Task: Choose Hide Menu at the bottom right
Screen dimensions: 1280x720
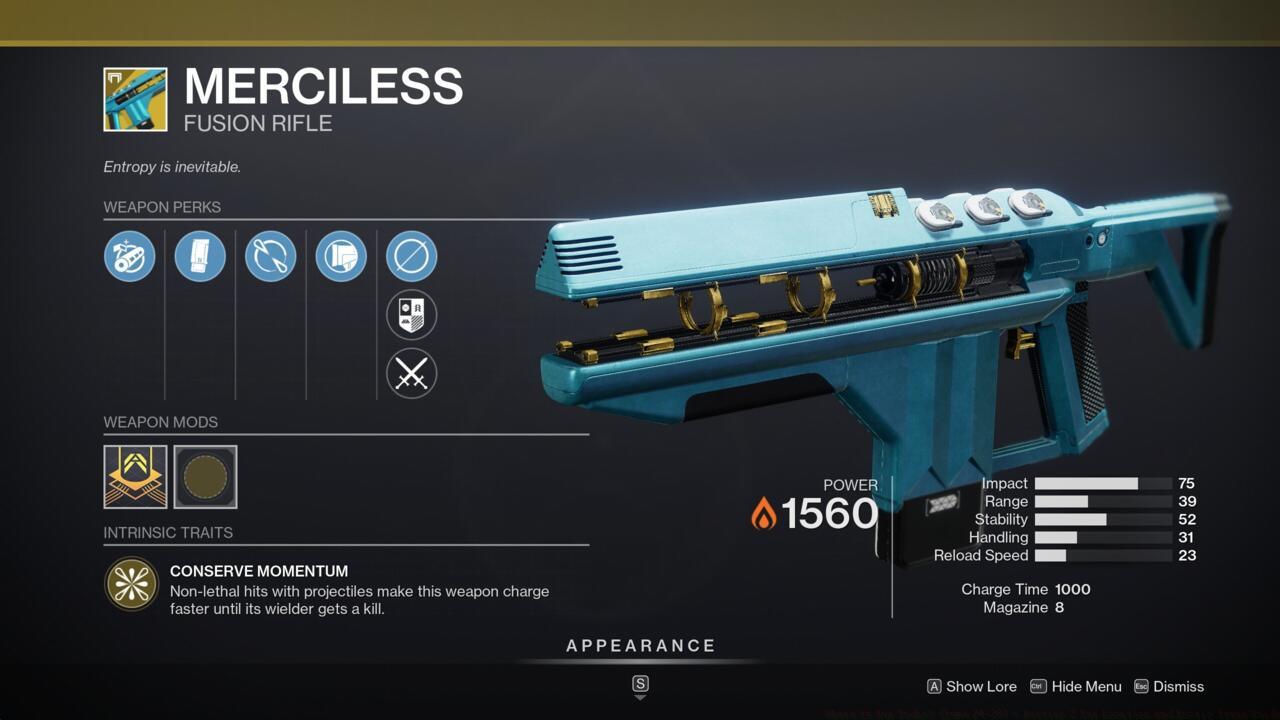Action: (x=1086, y=687)
